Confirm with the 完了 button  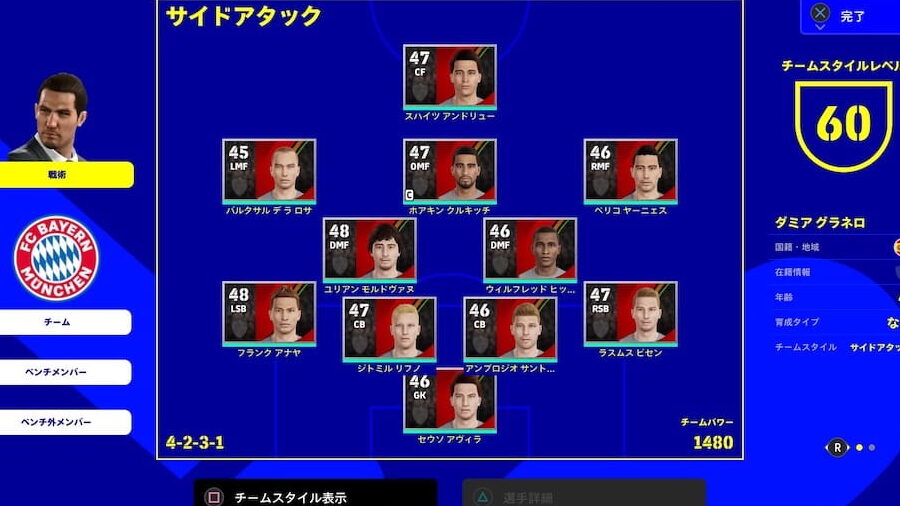[851, 16]
